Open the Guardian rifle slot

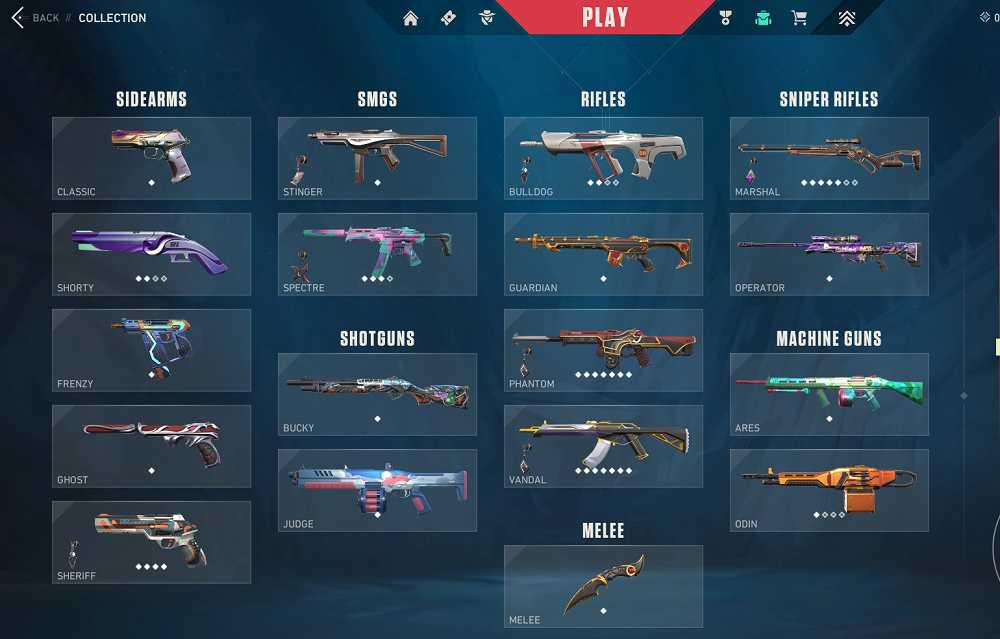coord(603,254)
